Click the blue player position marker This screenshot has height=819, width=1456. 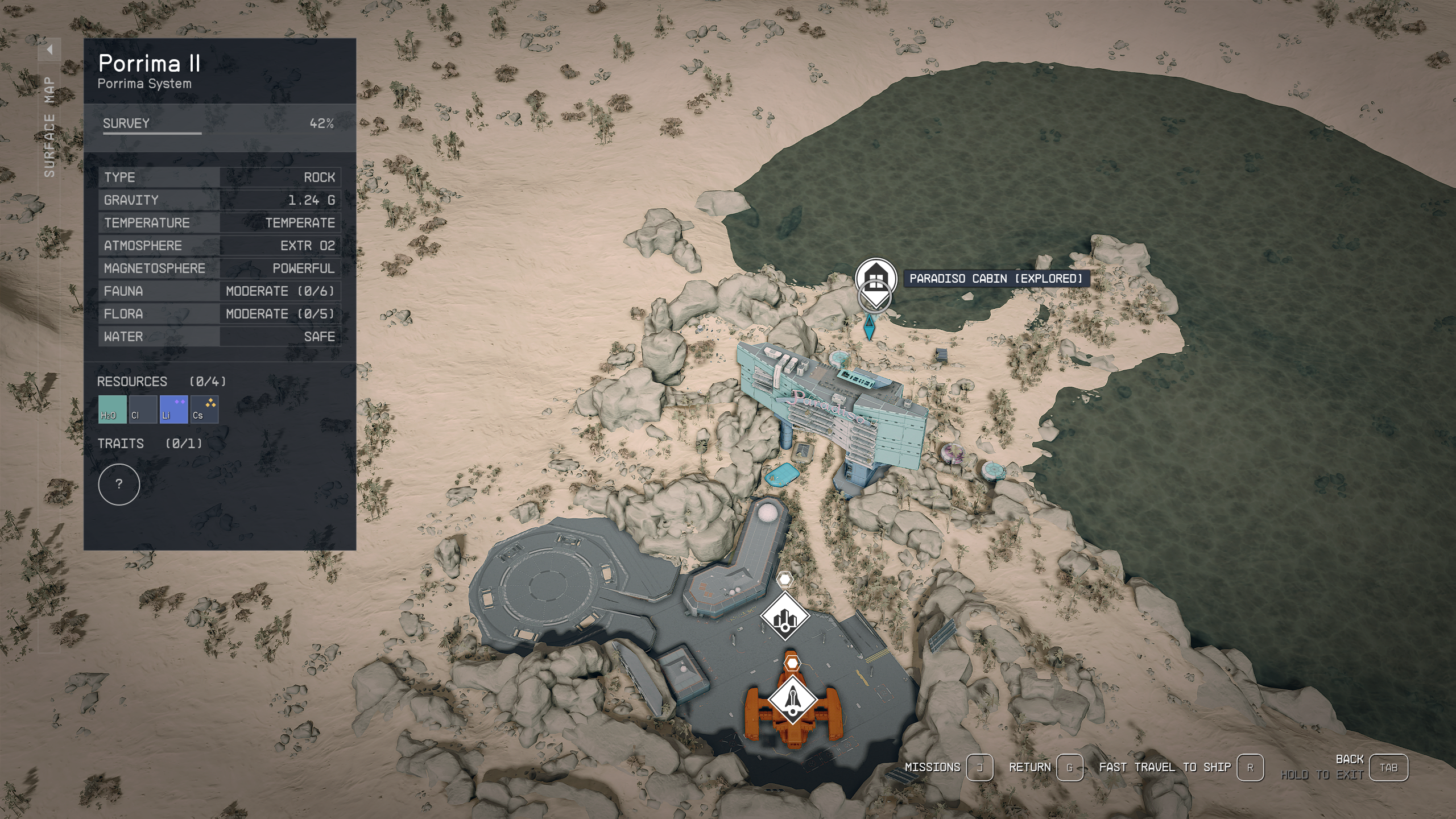(x=869, y=326)
